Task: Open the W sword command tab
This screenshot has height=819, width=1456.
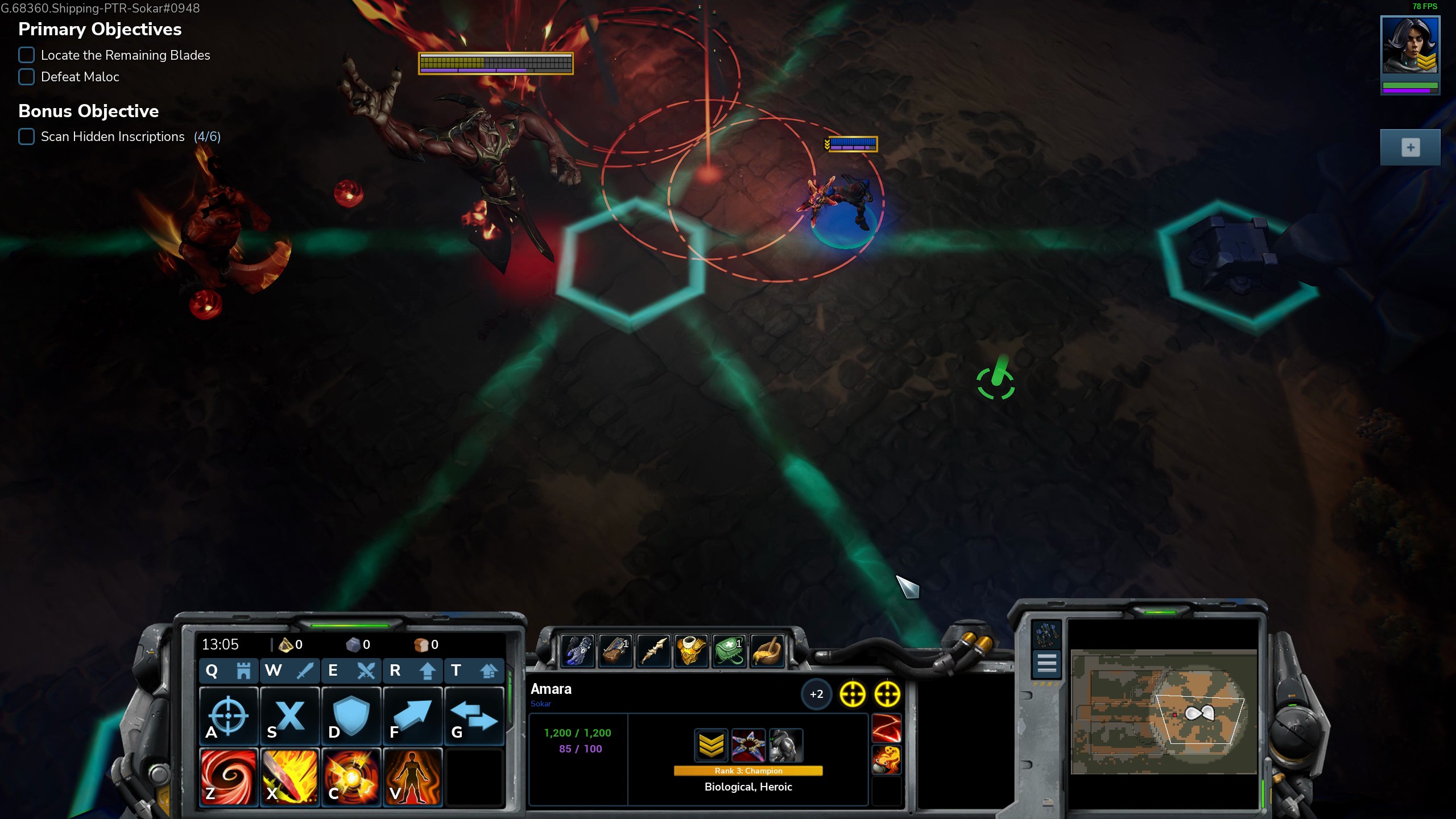Action: point(290,671)
